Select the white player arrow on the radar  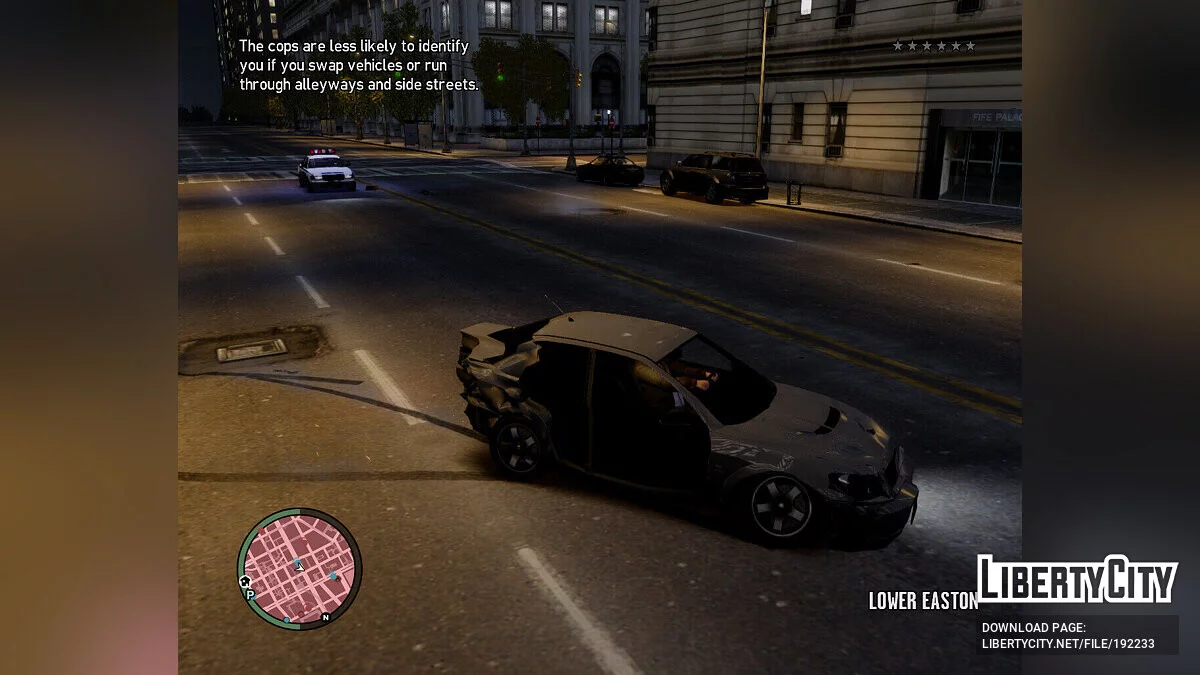tap(298, 566)
